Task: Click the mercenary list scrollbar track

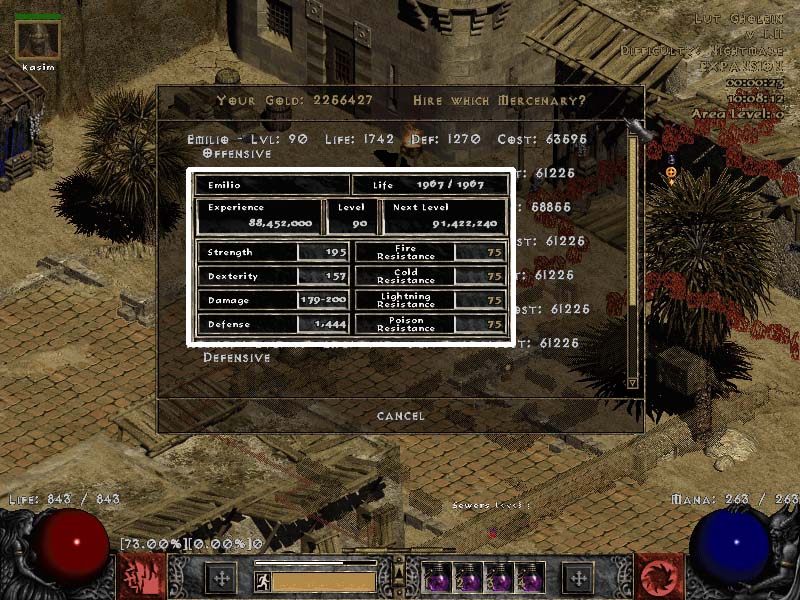Action: click(632, 260)
